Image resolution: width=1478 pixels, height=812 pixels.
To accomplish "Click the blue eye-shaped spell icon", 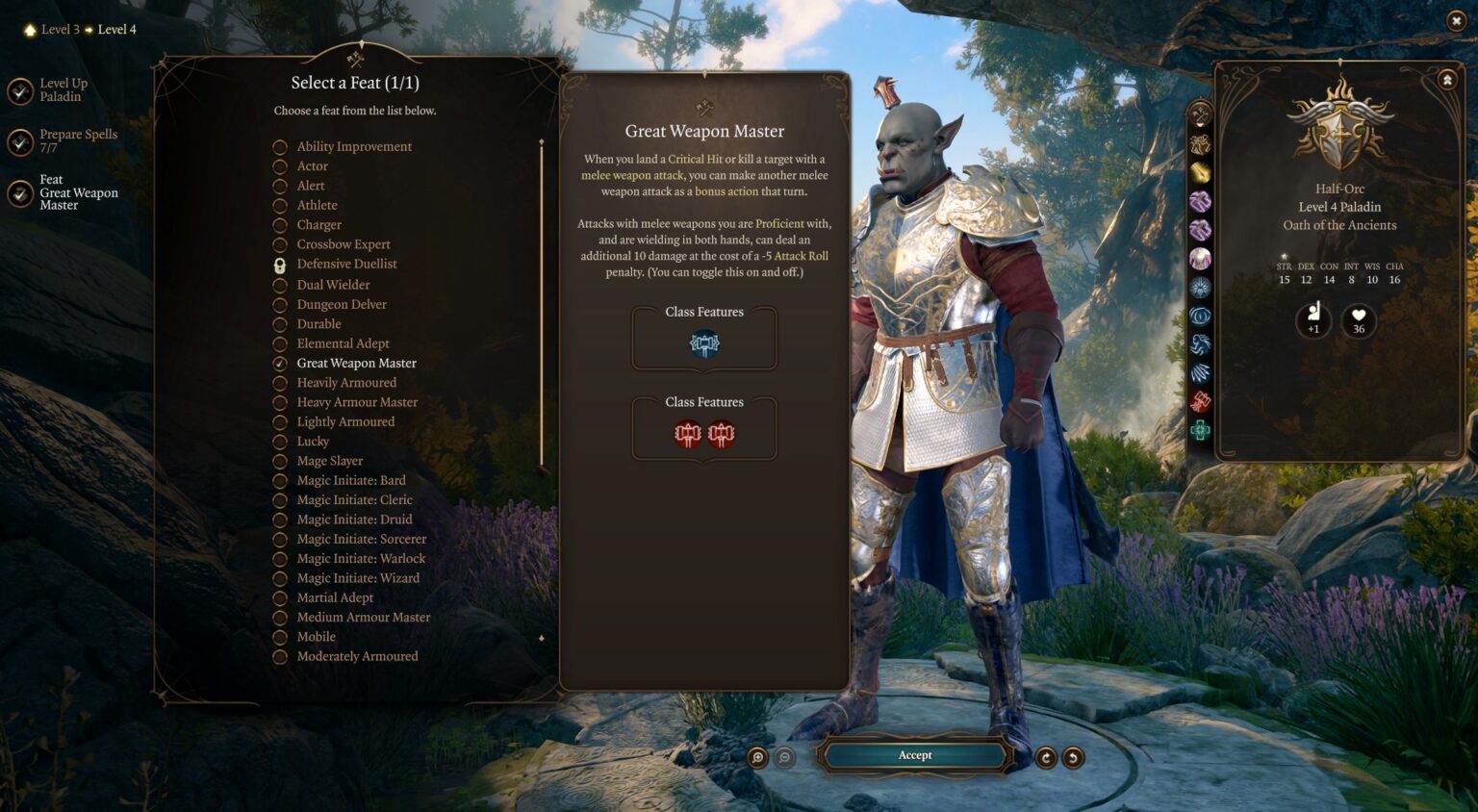I will pyautogui.click(x=1198, y=317).
